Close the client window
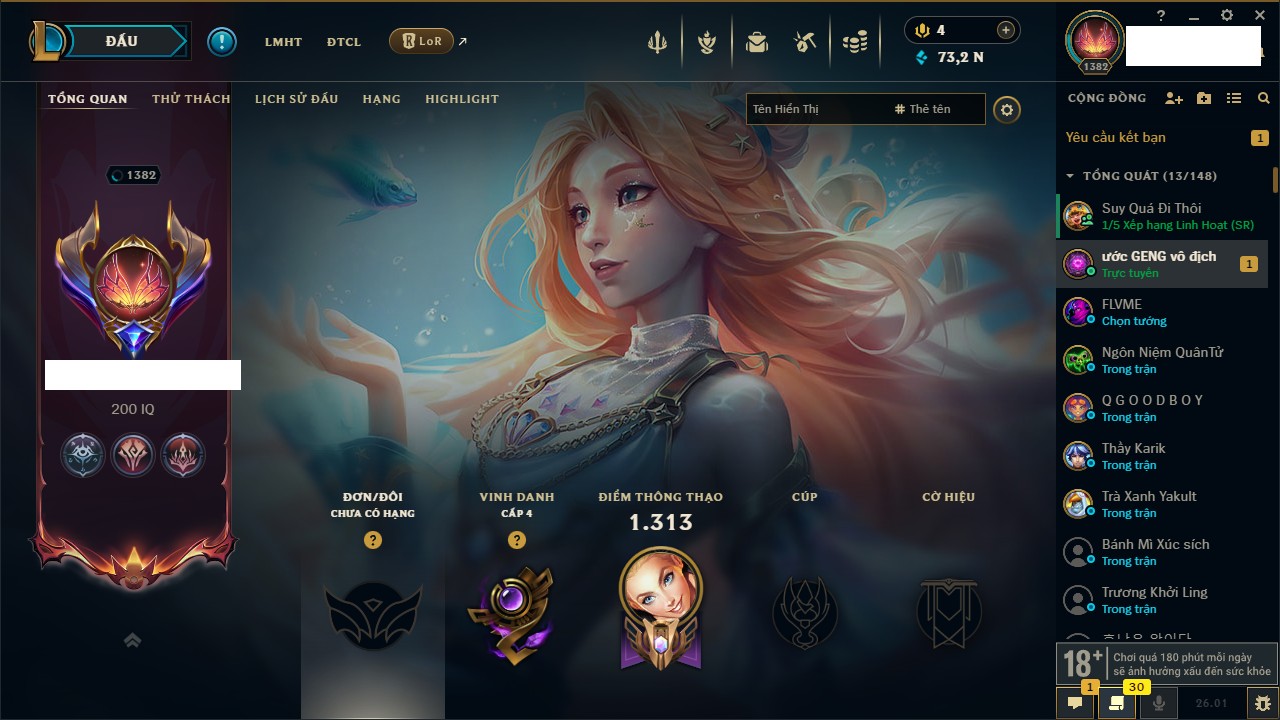The width and height of the screenshot is (1280, 720). click(1259, 15)
